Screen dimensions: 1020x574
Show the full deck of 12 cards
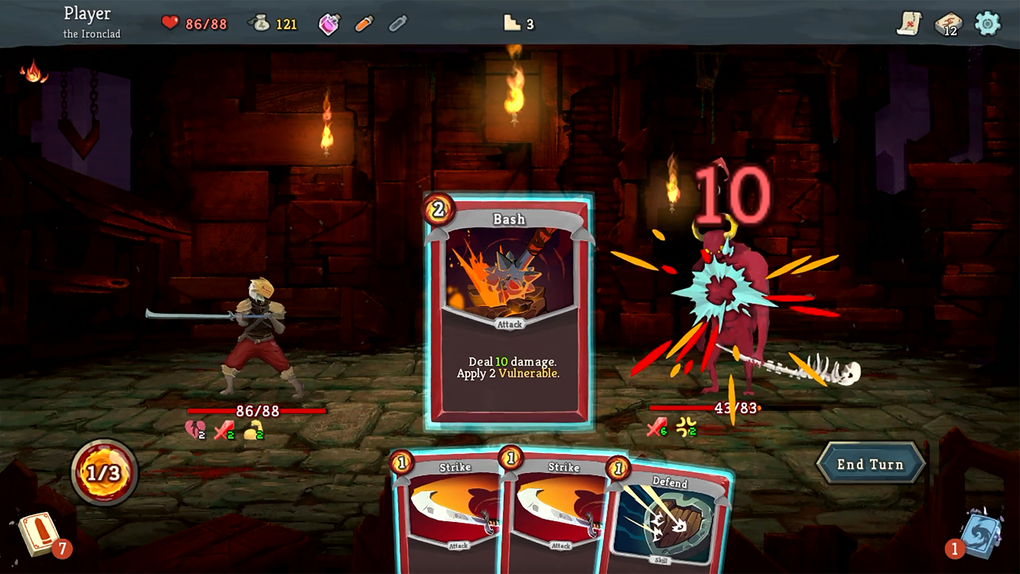(947, 23)
